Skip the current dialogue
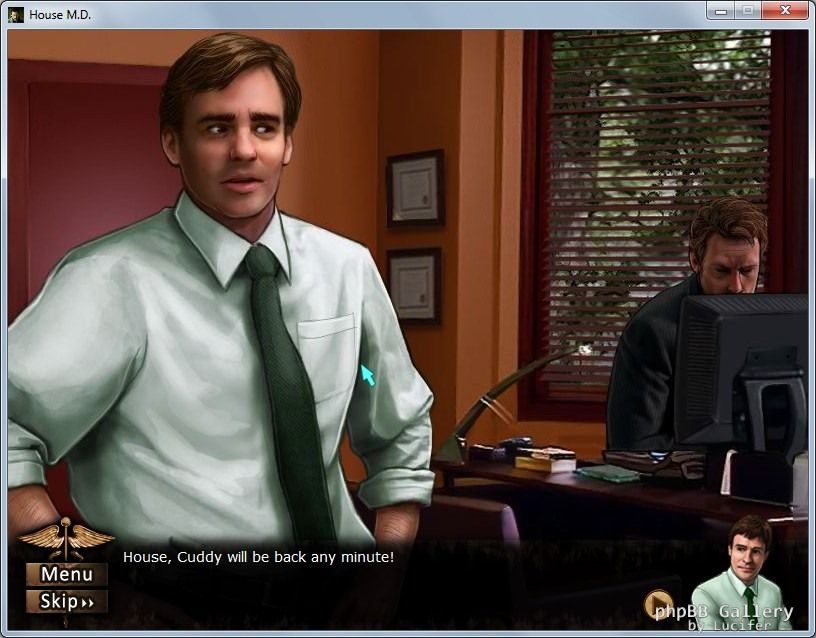Image resolution: width=816 pixels, height=638 pixels. 66,601
